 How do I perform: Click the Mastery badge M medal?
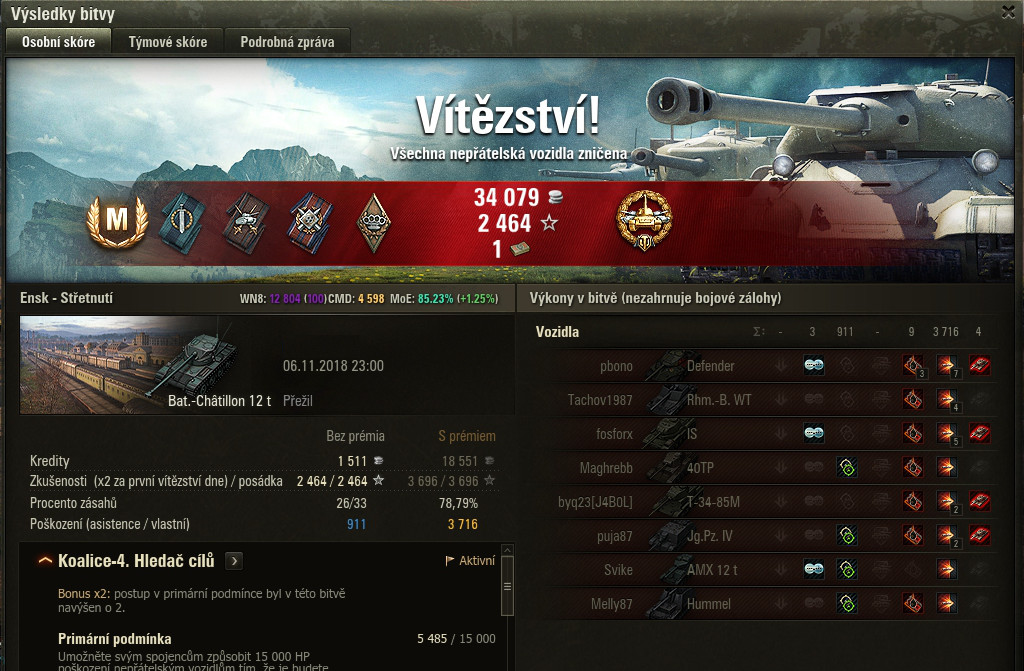click(x=117, y=222)
